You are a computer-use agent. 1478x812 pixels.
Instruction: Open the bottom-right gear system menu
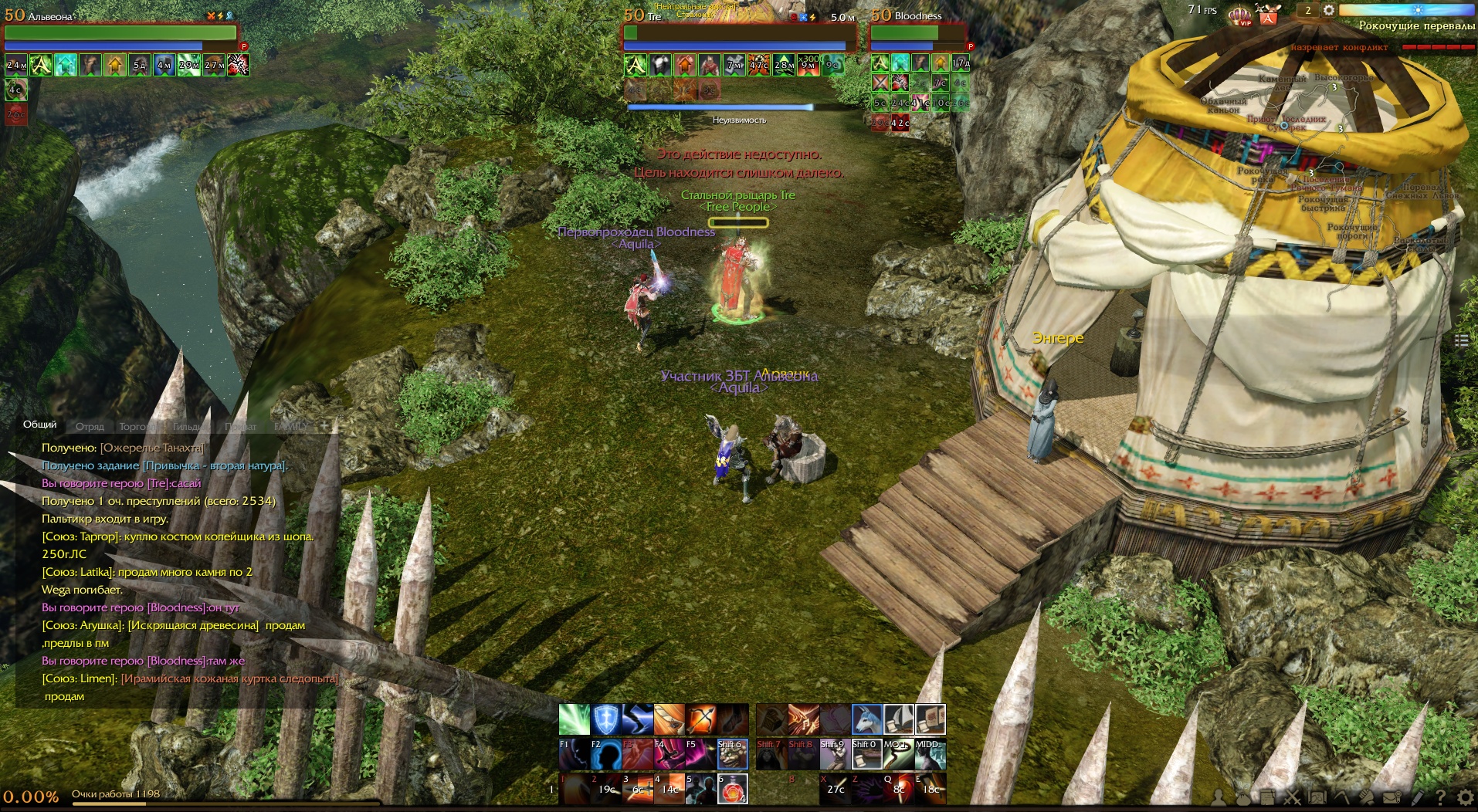click(x=1465, y=797)
